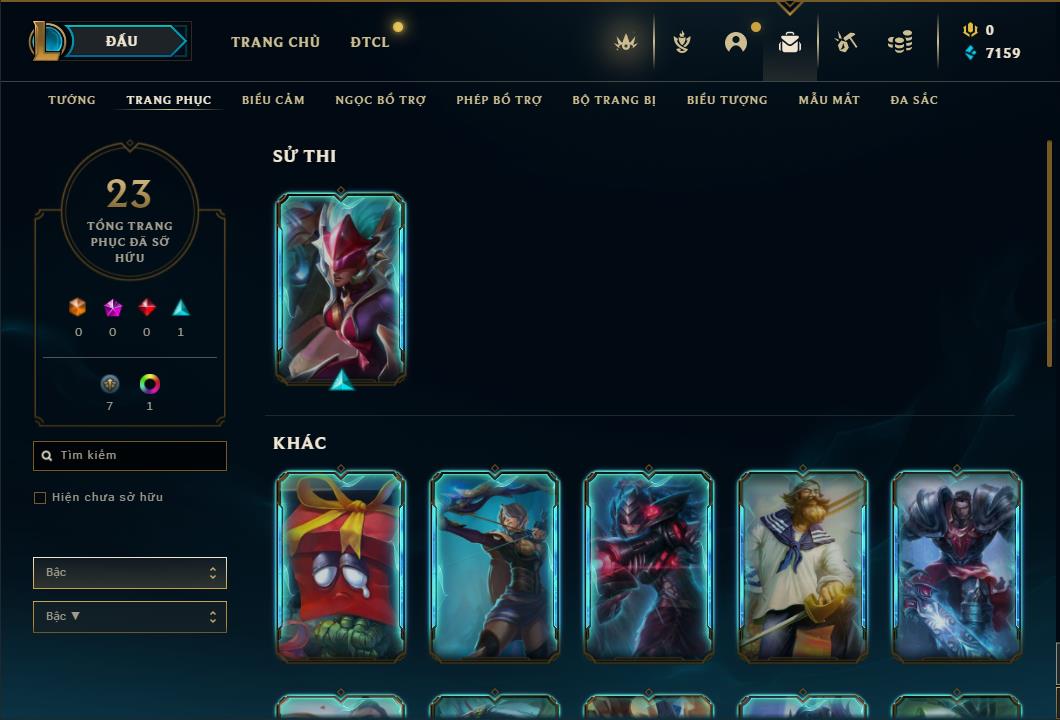
Task: Open the Bậc ▼ sort dropdown
Action: tap(130, 617)
